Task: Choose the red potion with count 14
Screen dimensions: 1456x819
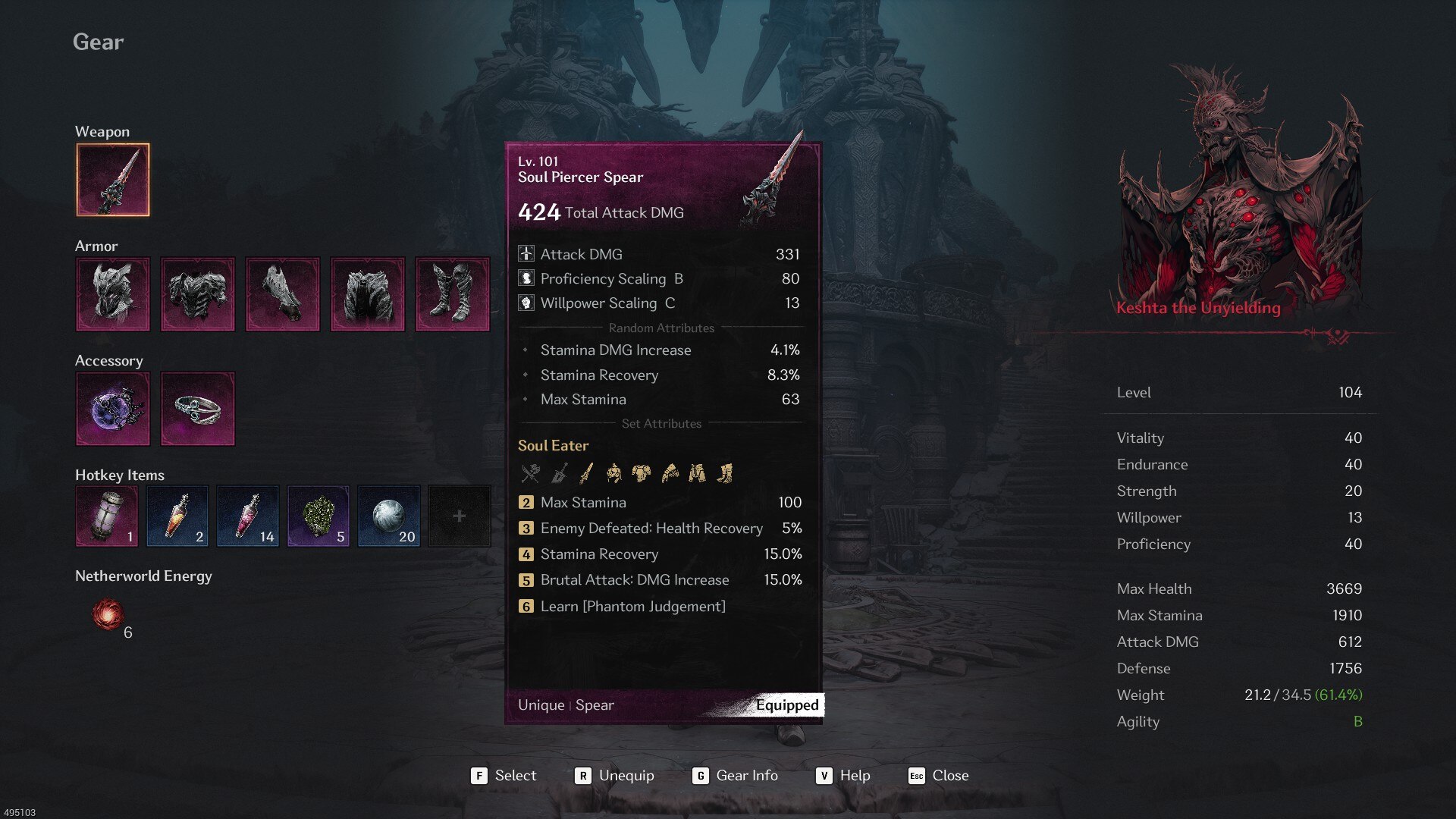Action: (x=248, y=516)
